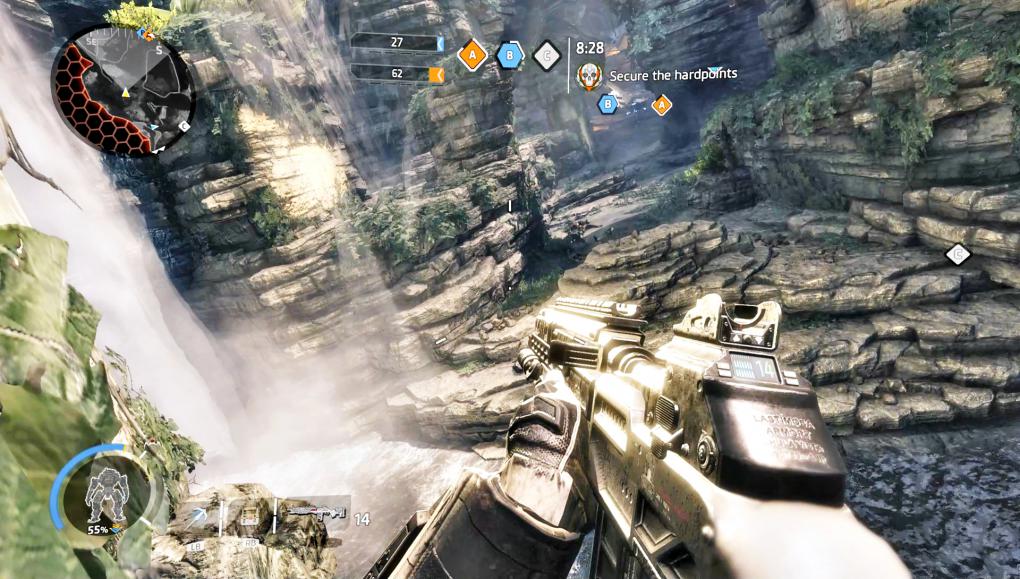Viewport: 1020px width, 579px height.
Task: Click the blue B waypoint marker under the objective
Action: (607, 102)
